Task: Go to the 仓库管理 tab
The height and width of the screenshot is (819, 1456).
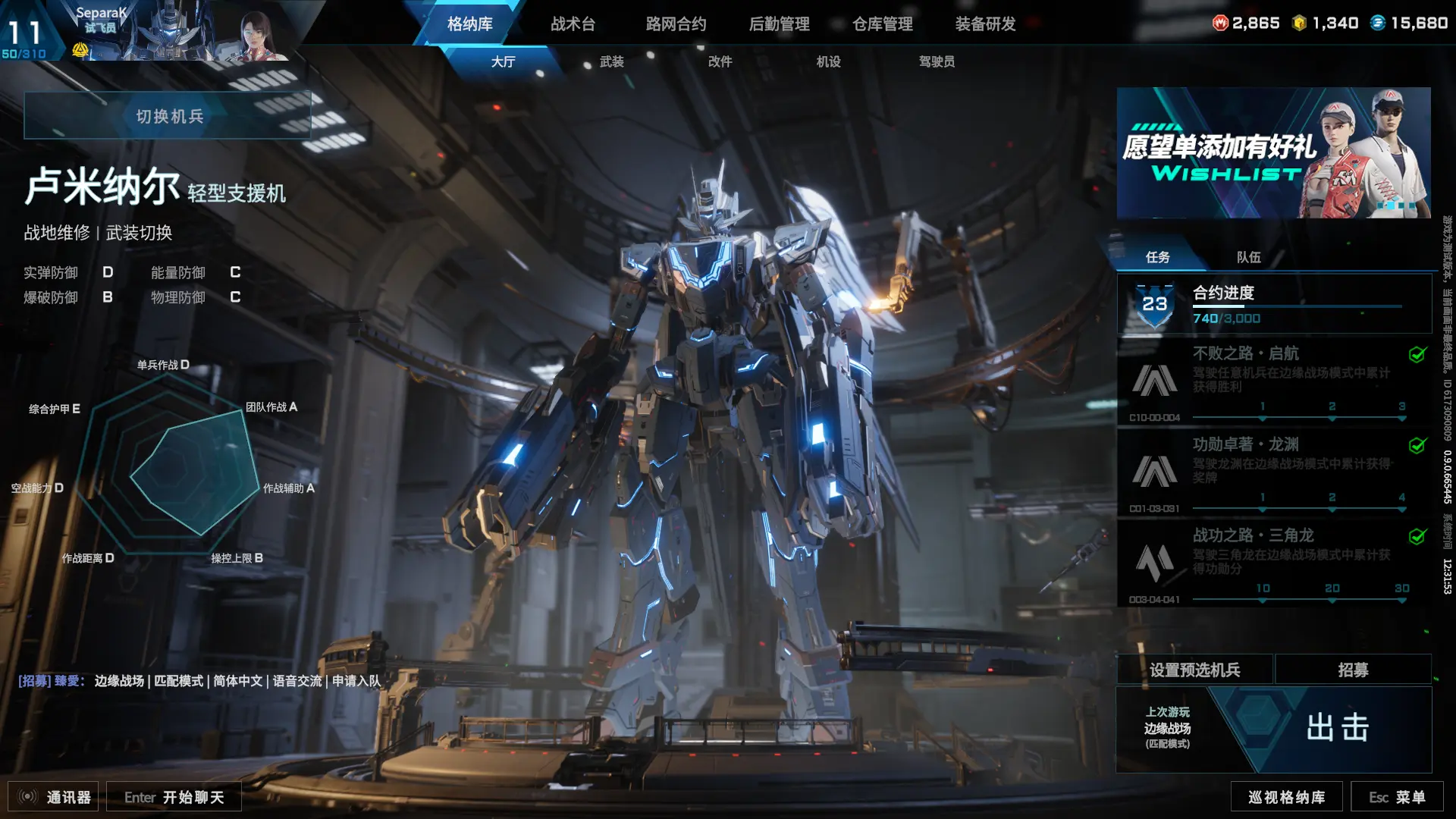Action: (882, 24)
